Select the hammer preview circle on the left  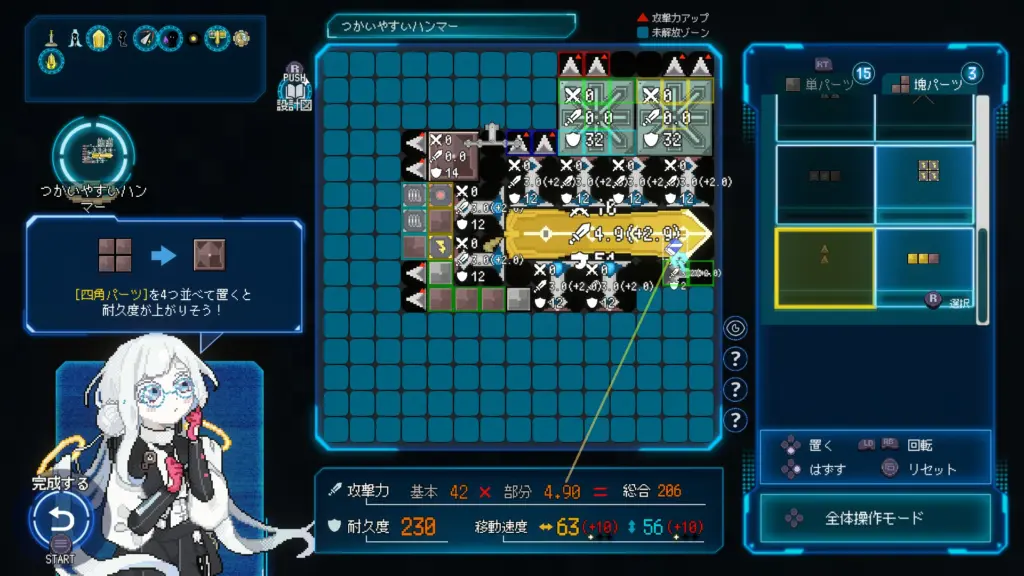[x=94, y=153]
